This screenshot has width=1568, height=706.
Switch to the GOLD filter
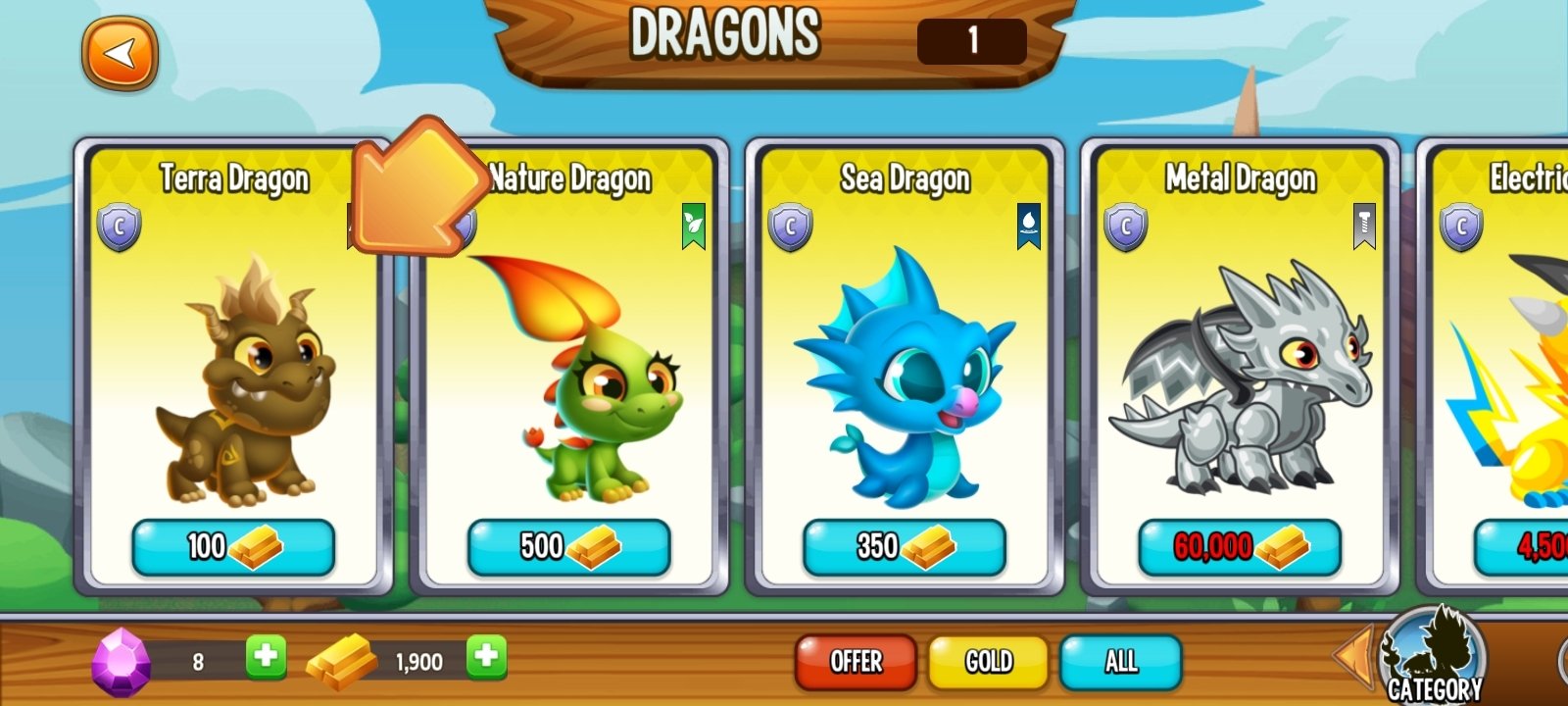tap(988, 662)
